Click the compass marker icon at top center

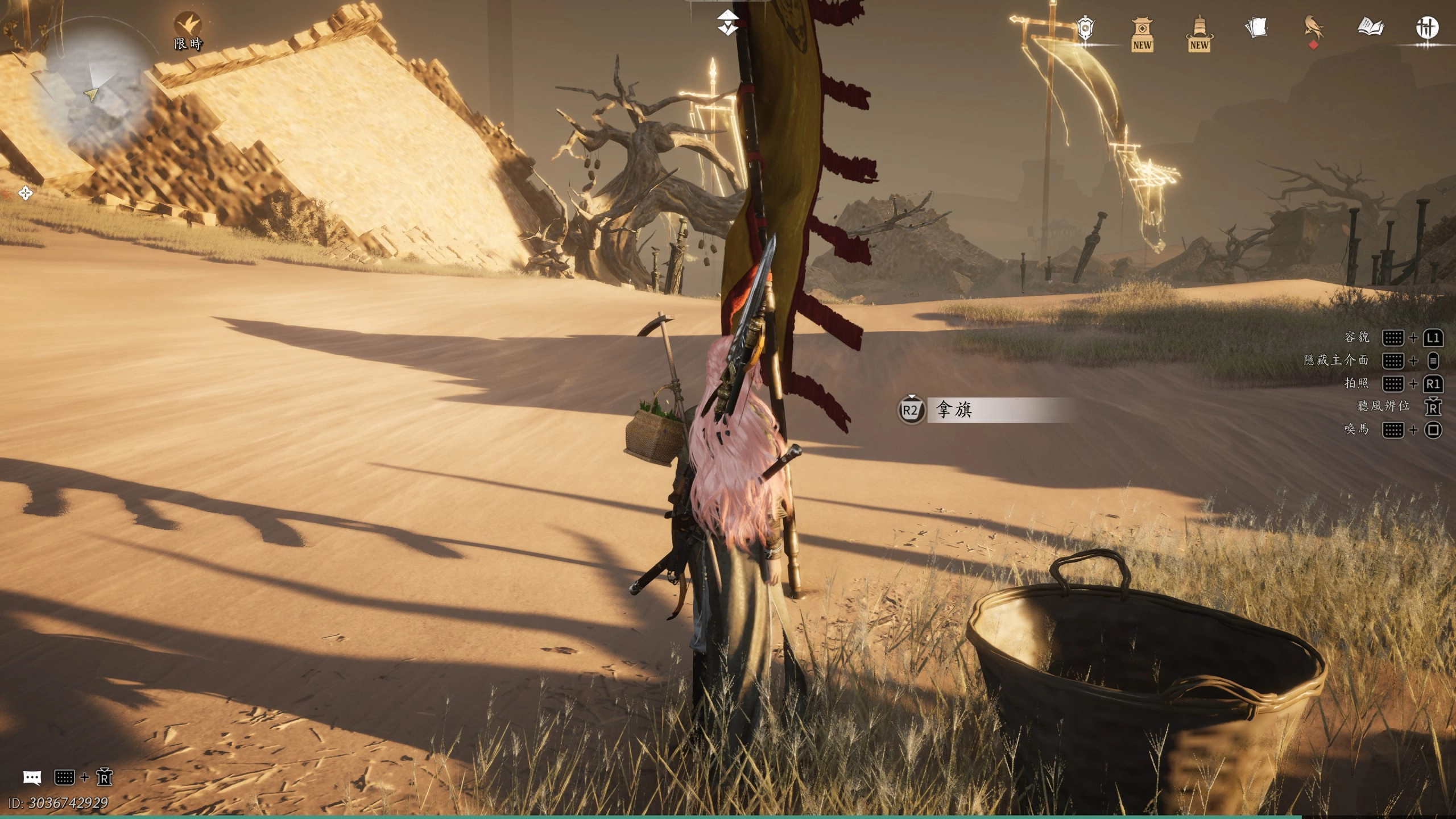pos(727,23)
